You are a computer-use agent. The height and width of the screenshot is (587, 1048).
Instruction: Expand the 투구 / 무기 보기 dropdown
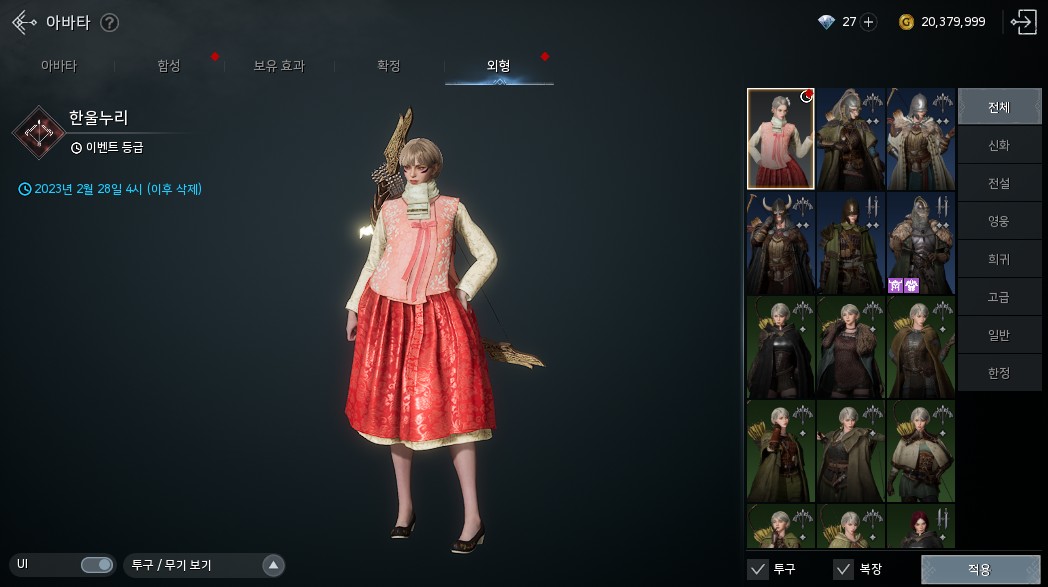[x=273, y=565]
